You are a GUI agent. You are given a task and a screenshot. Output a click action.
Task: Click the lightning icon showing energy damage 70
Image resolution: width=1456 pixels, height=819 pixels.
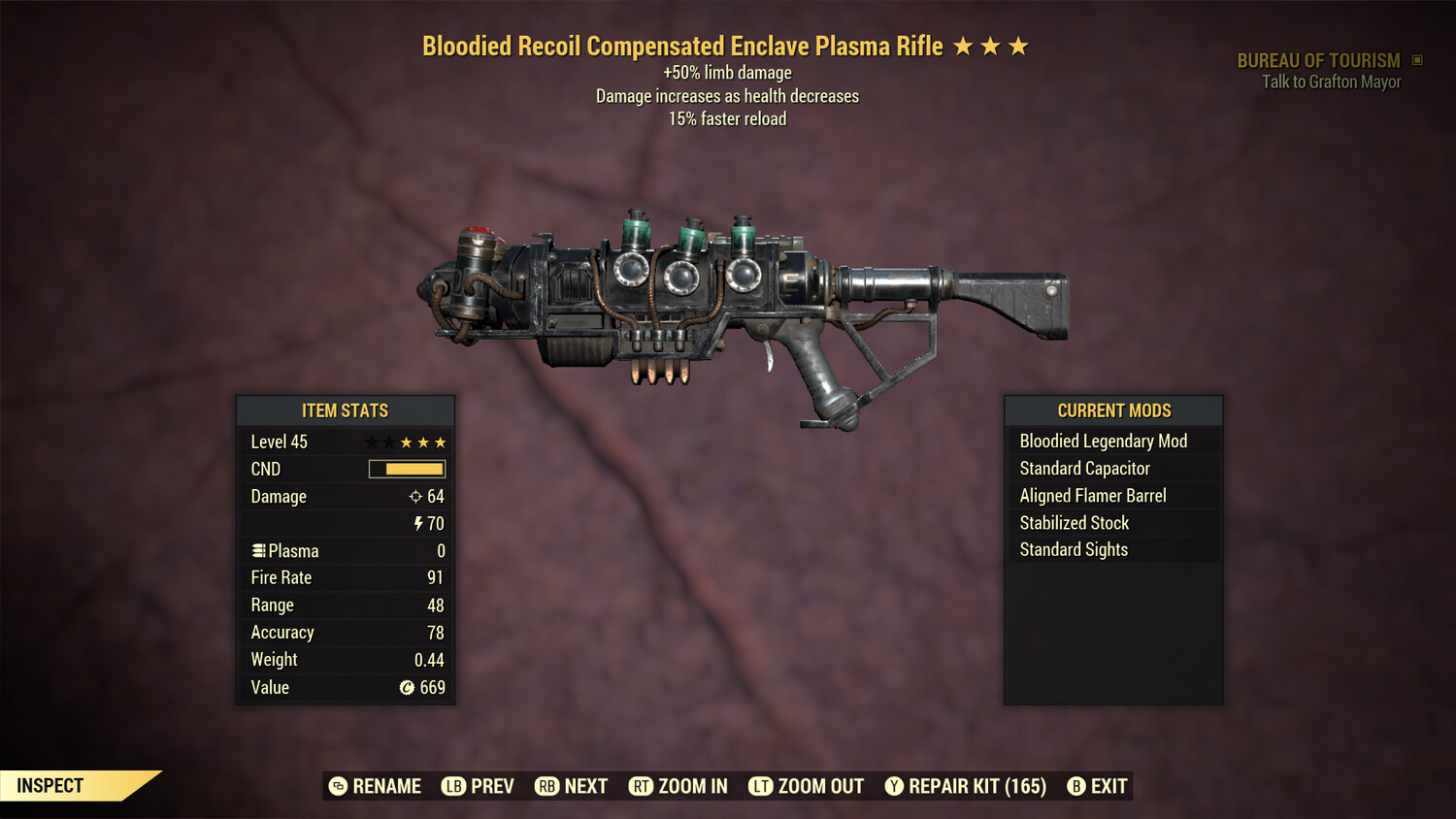[x=417, y=523]
